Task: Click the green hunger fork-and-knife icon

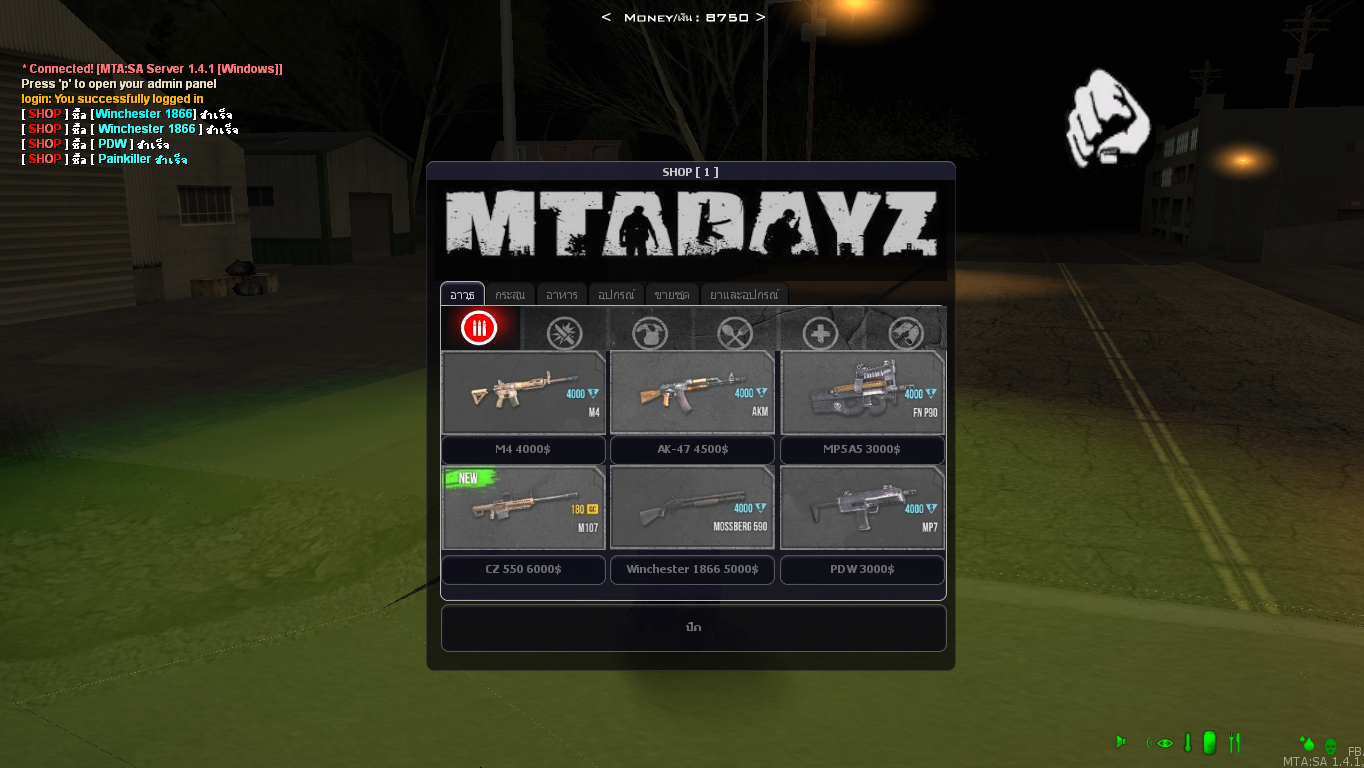Action: (1236, 743)
